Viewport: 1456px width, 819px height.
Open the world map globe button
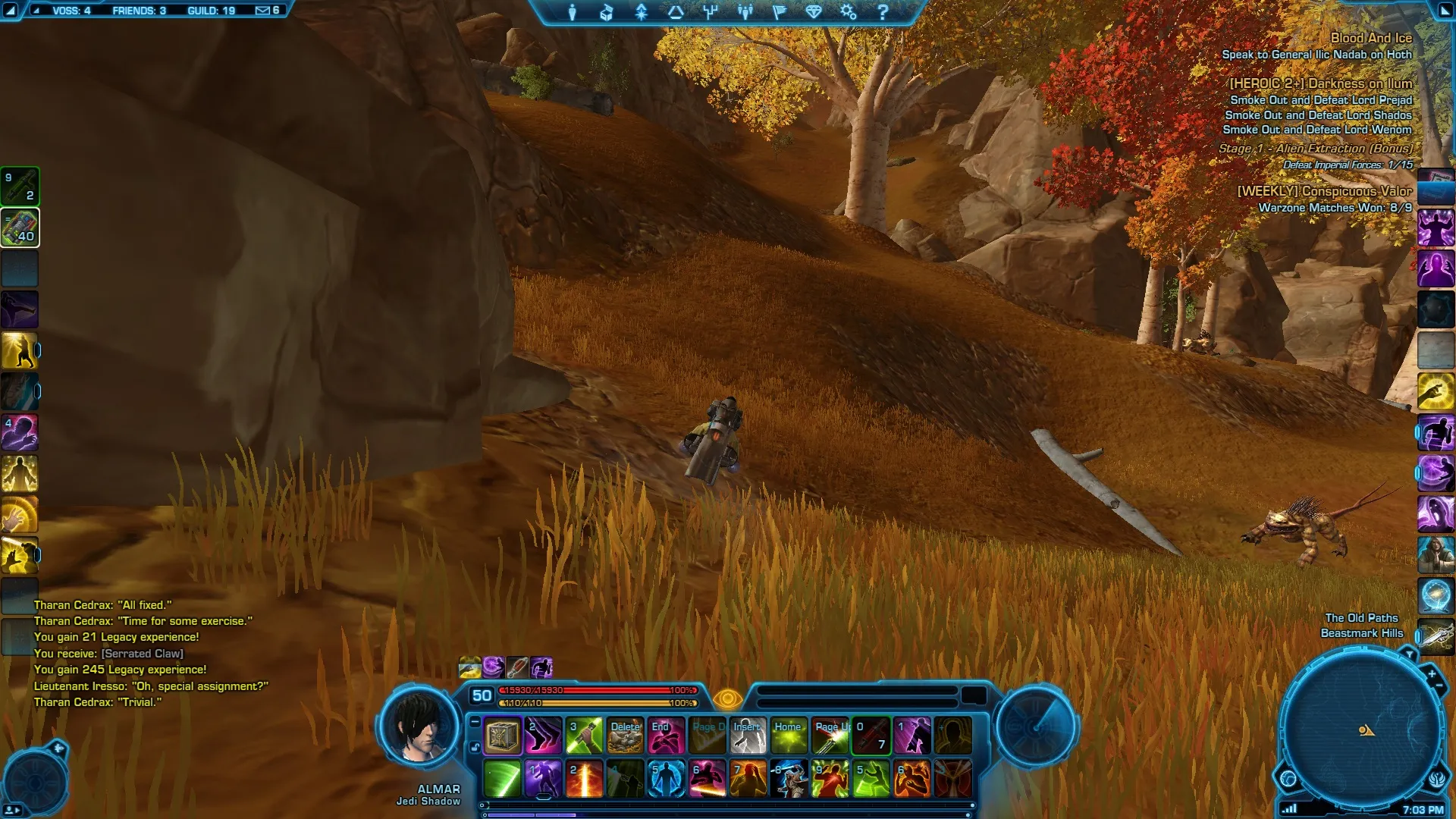1288,778
